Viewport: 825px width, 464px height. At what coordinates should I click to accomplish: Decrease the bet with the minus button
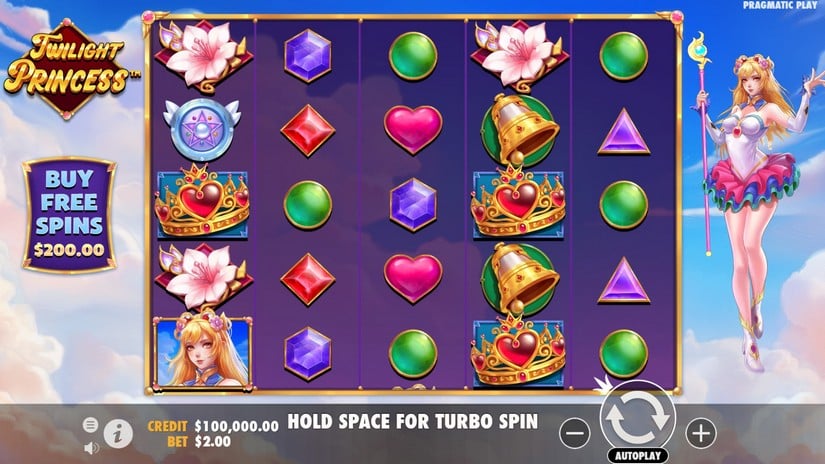(x=573, y=432)
